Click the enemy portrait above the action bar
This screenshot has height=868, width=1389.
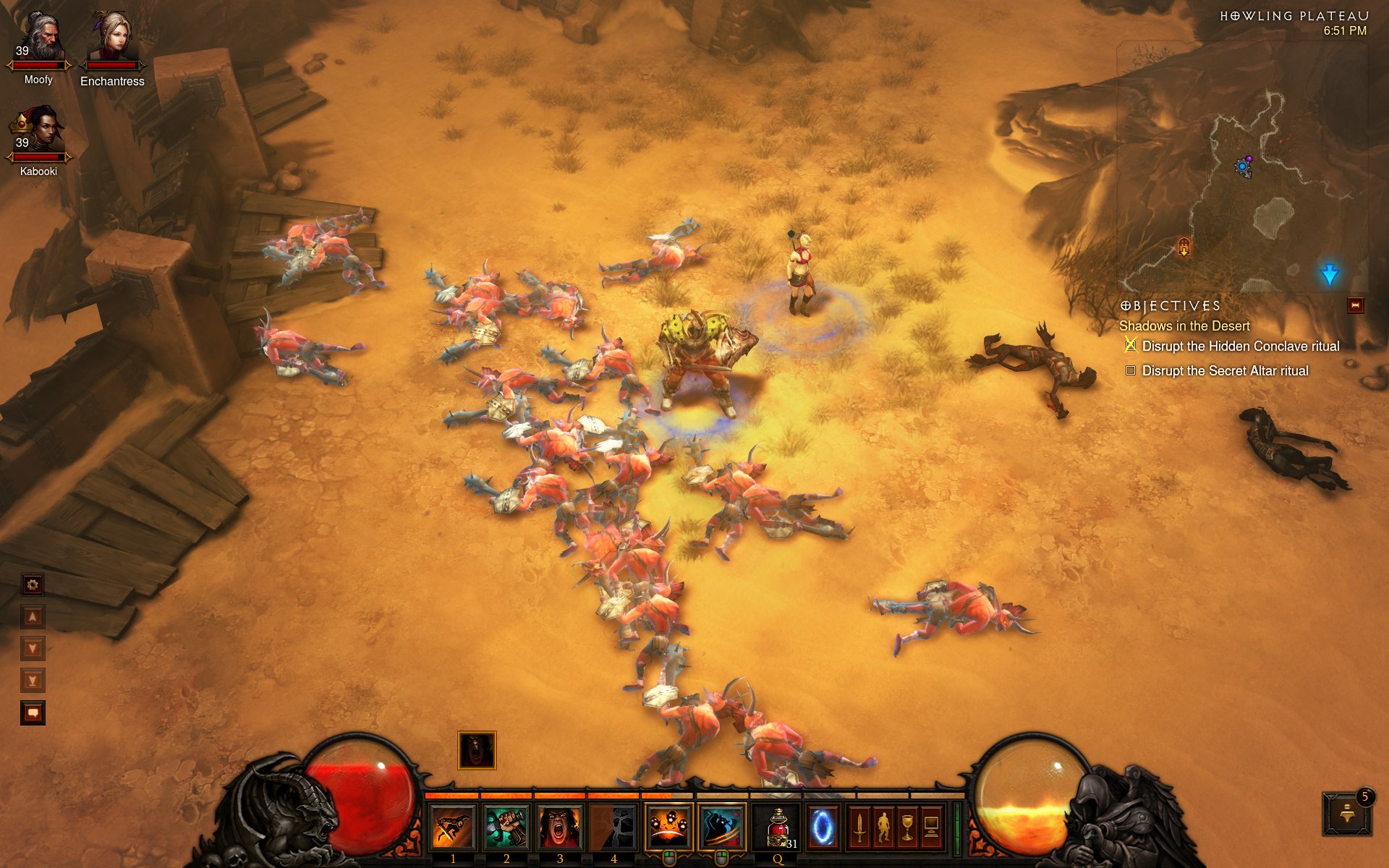476,751
